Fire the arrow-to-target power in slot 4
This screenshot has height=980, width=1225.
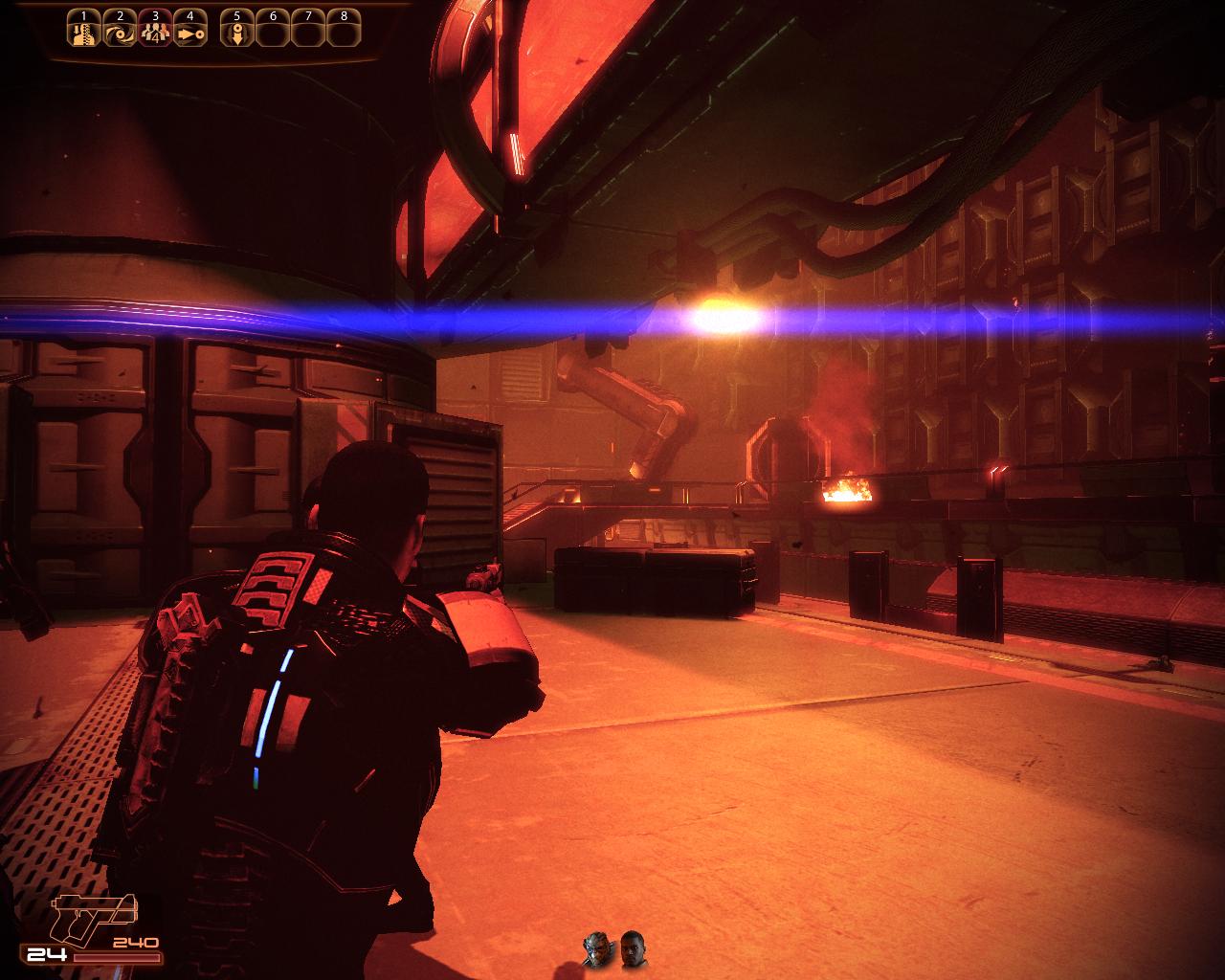tap(190, 33)
